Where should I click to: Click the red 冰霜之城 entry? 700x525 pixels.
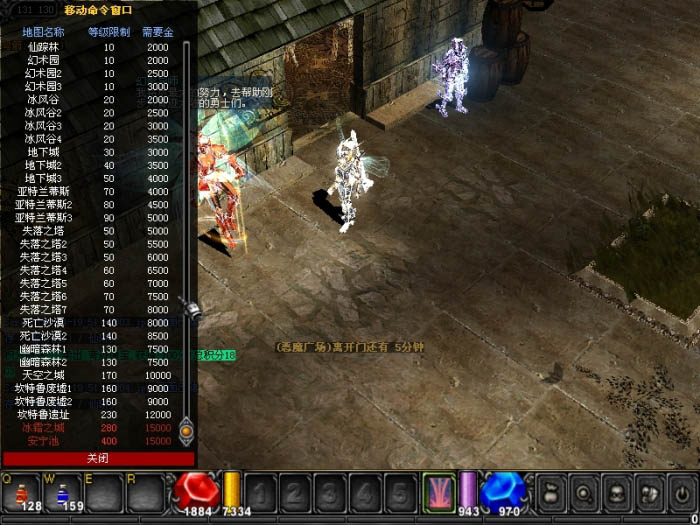click(44, 427)
